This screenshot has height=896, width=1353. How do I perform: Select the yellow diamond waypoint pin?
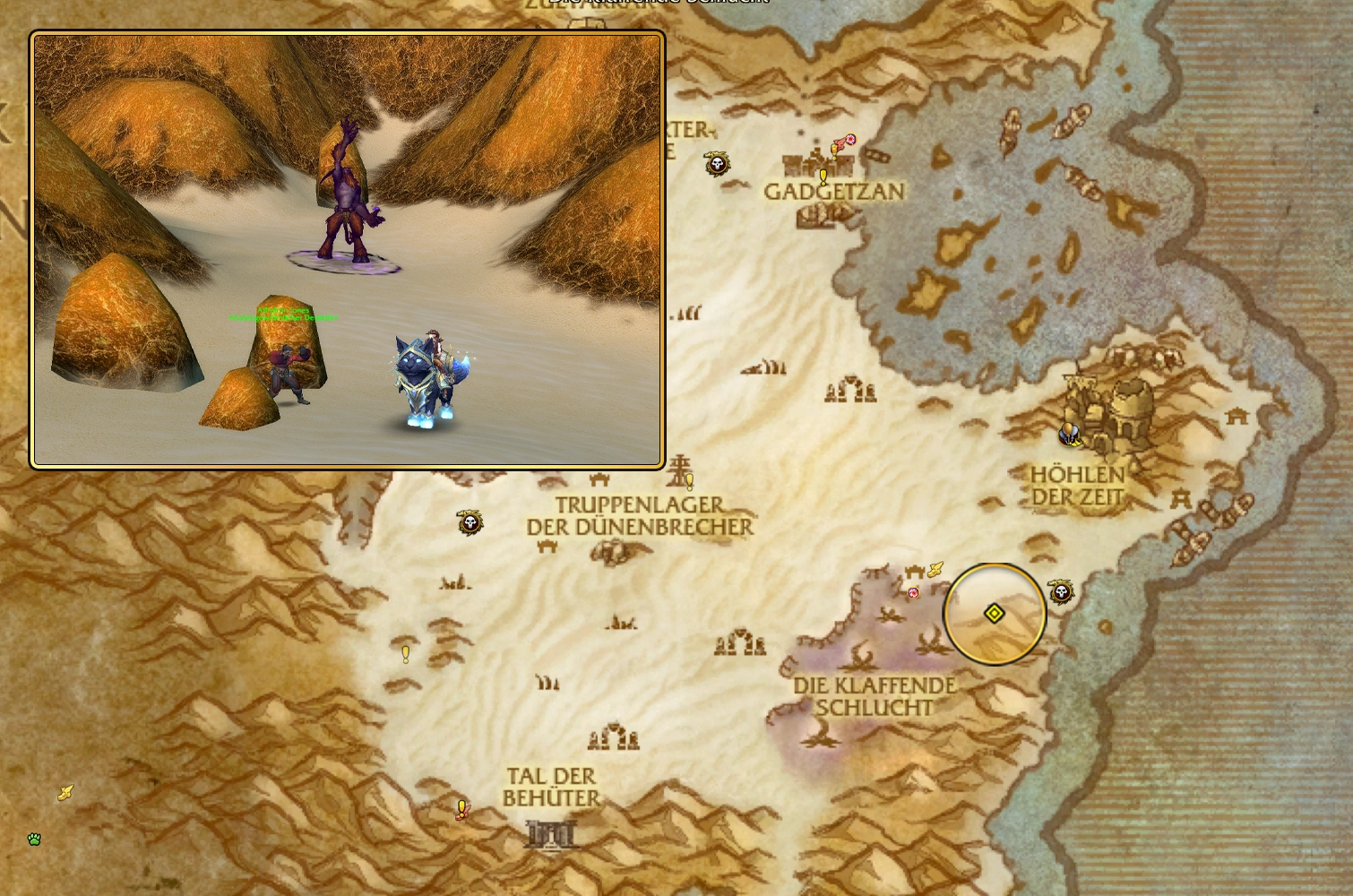coord(995,614)
